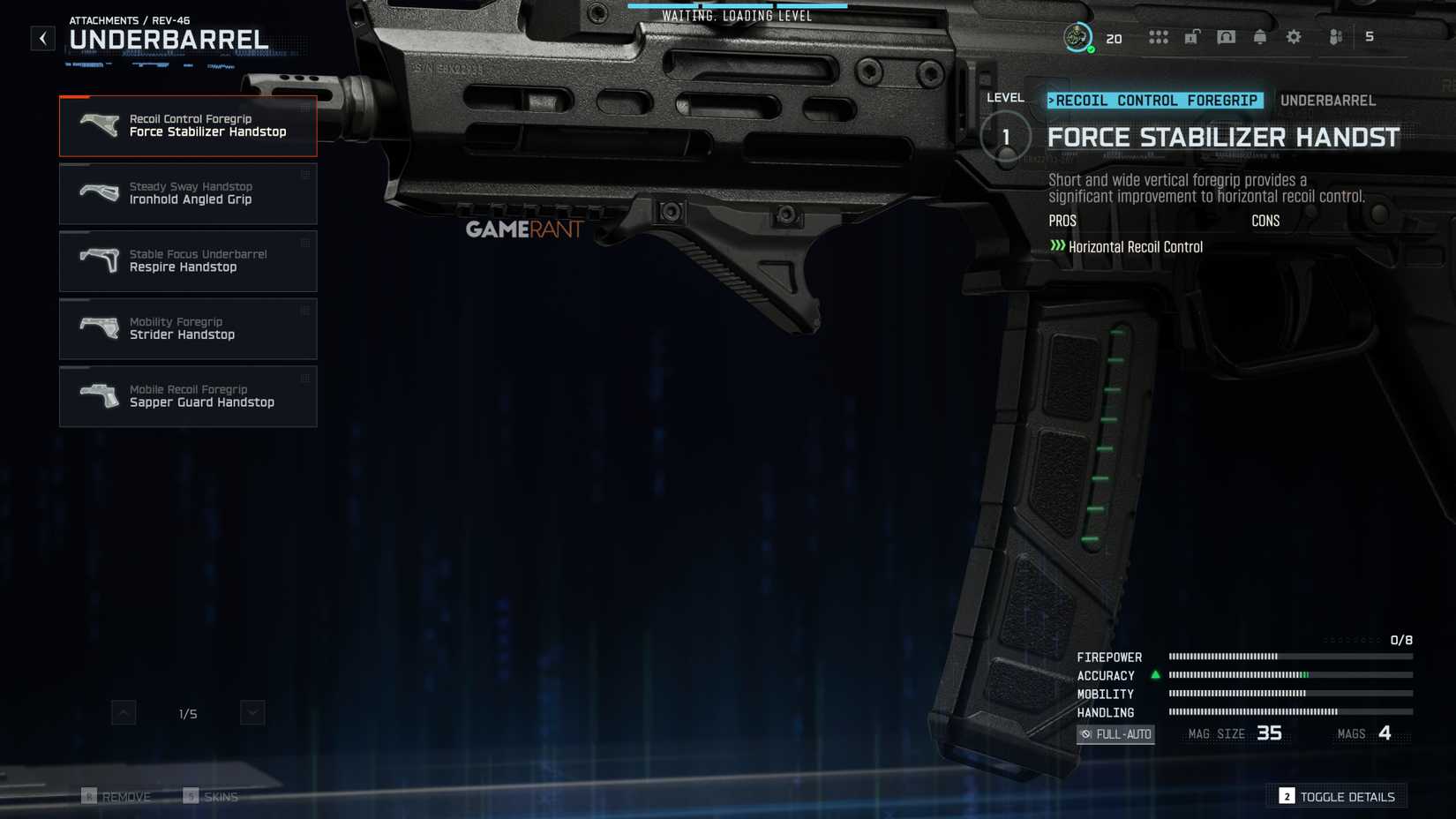Click the controller lock icon in top bar
1456x819 pixels.
point(1193,37)
